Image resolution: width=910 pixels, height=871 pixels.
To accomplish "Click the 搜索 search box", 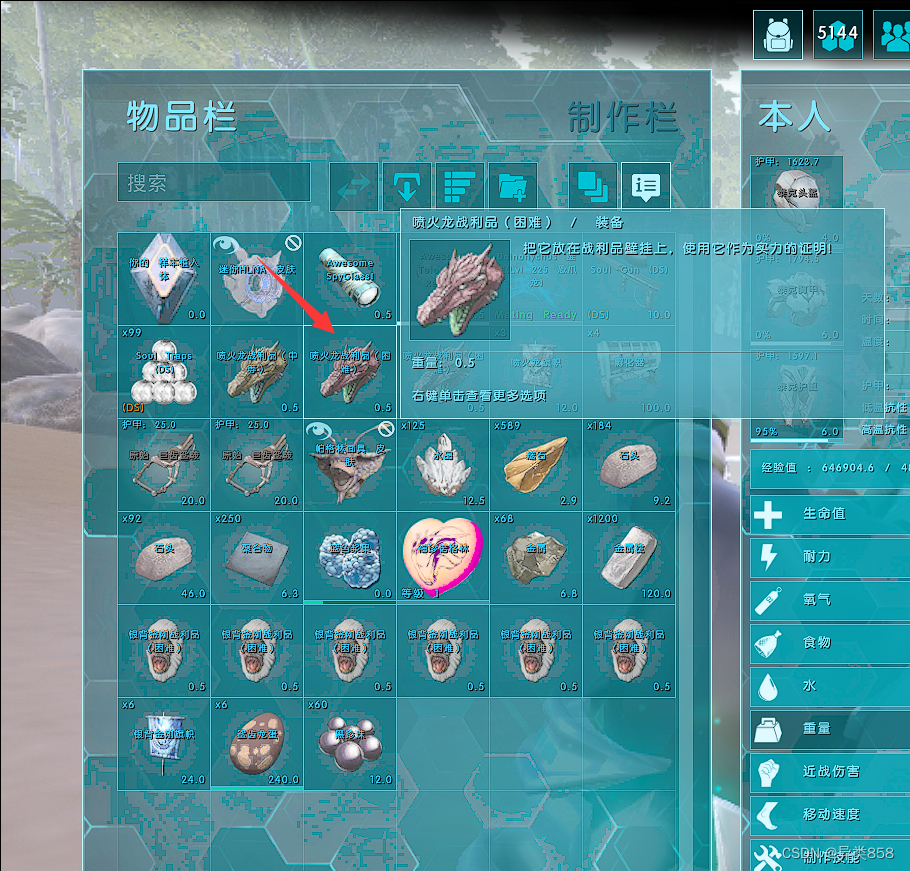I will [213, 183].
